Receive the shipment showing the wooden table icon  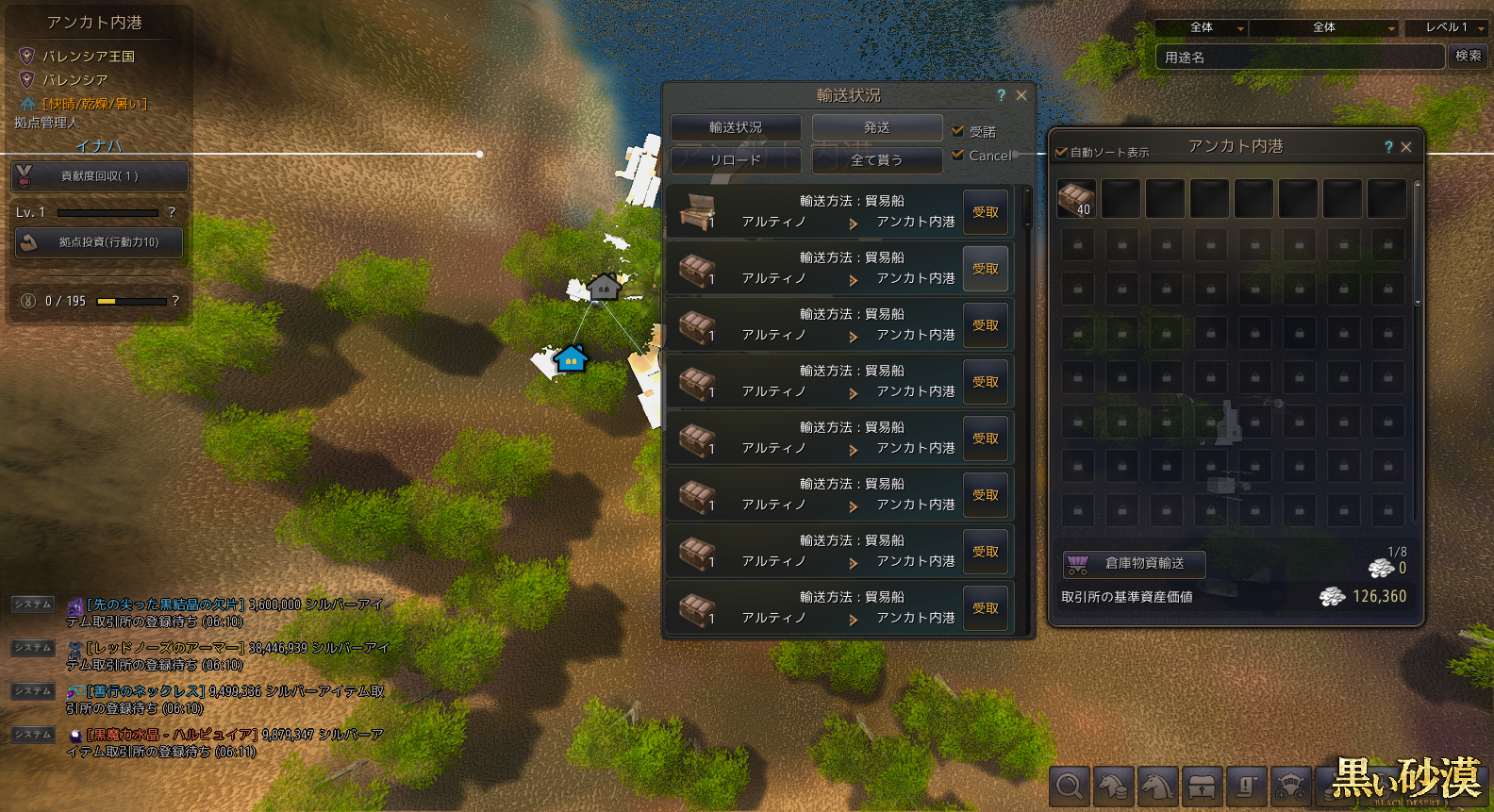click(x=986, y=212)
